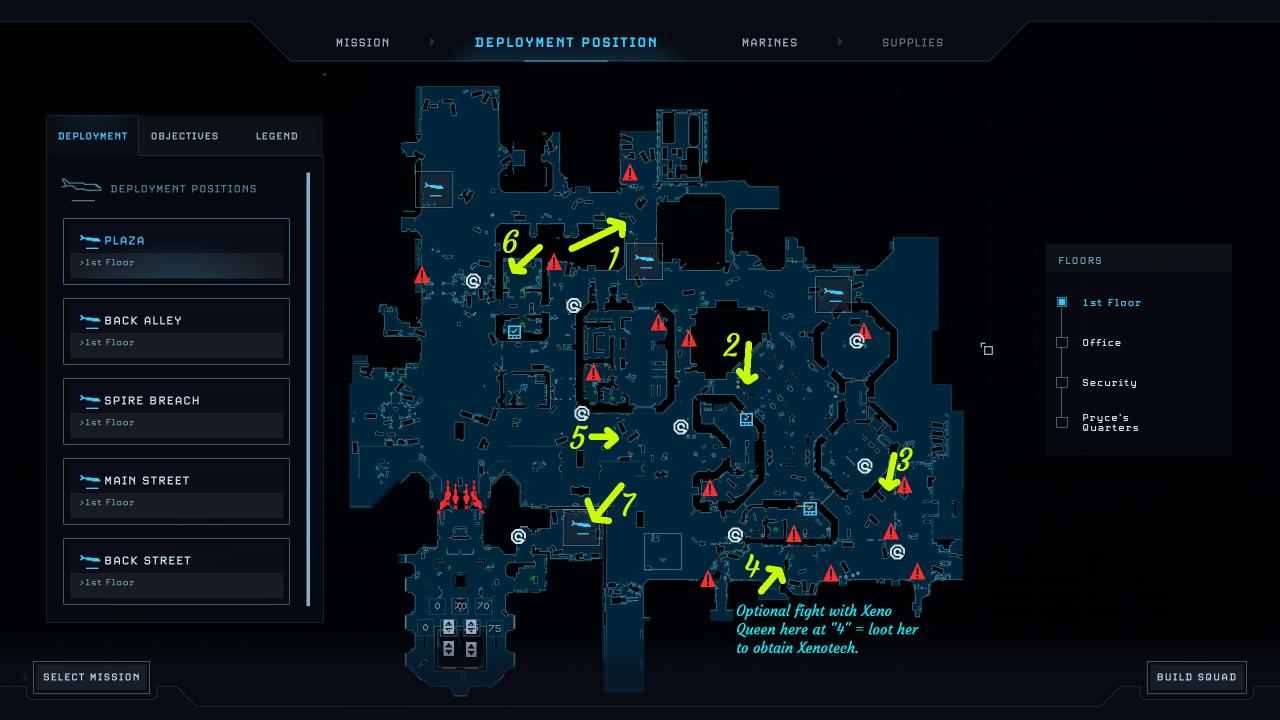1280x720 pixels.
Task: Go to the Mission step
Action: click(362, 43)
